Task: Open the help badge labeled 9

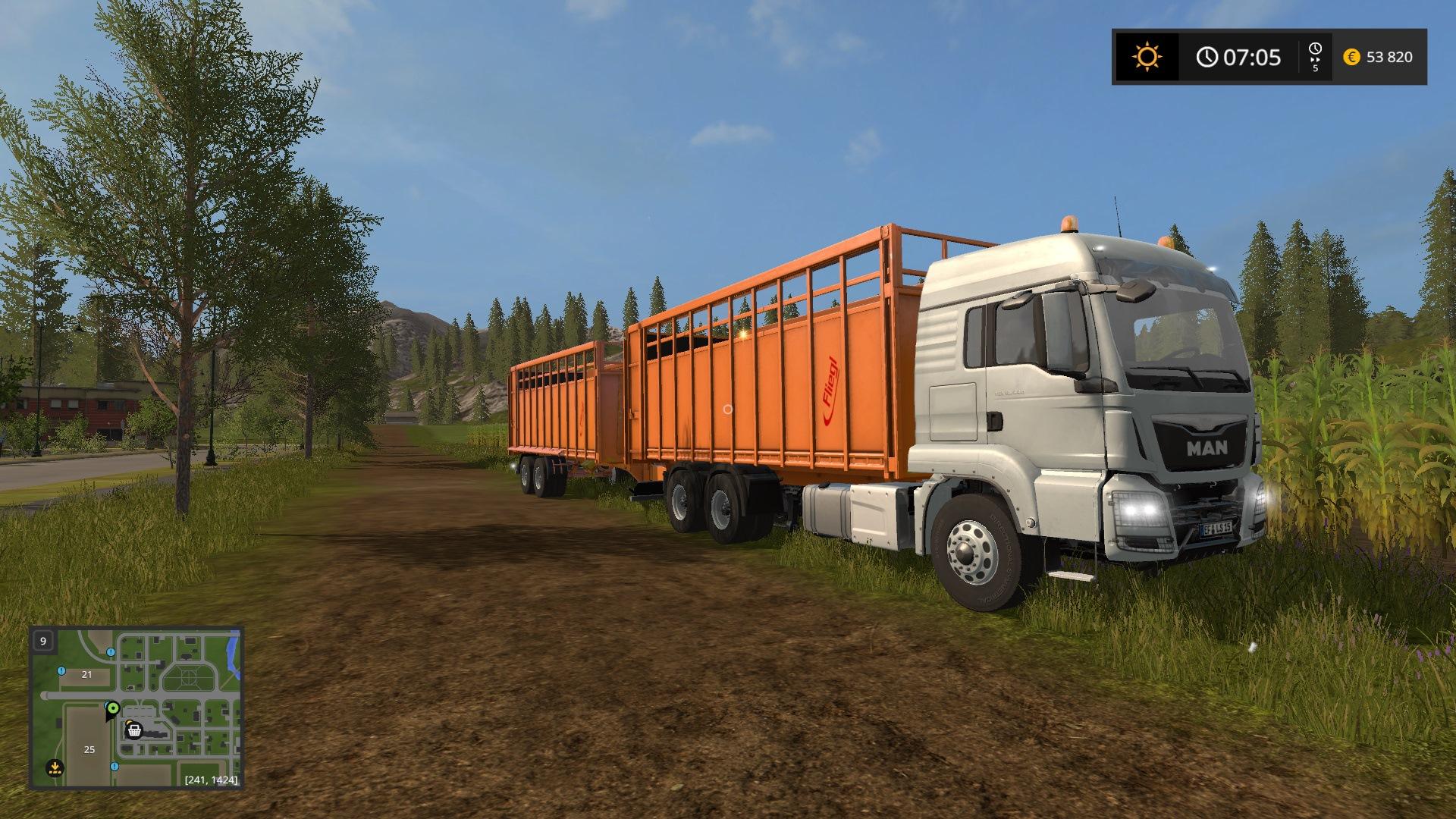Action: coord(43,639)
